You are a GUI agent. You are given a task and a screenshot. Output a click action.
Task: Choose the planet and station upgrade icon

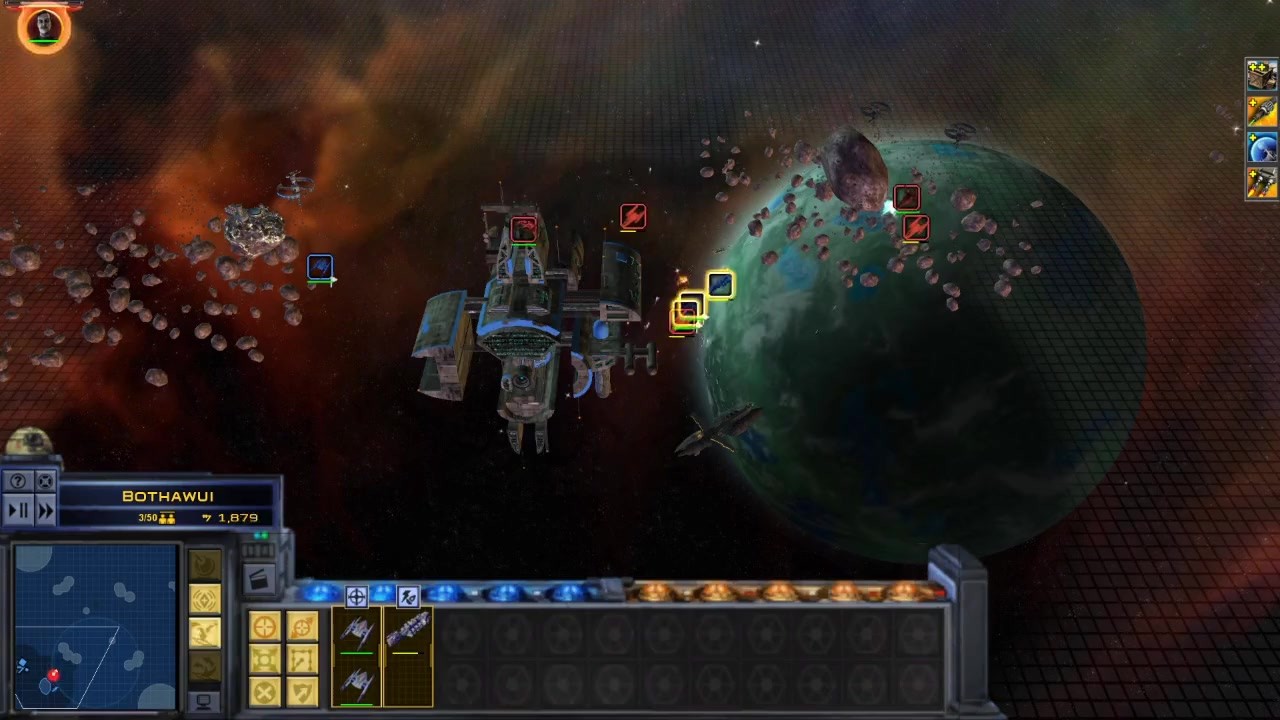coord(1262,148)
